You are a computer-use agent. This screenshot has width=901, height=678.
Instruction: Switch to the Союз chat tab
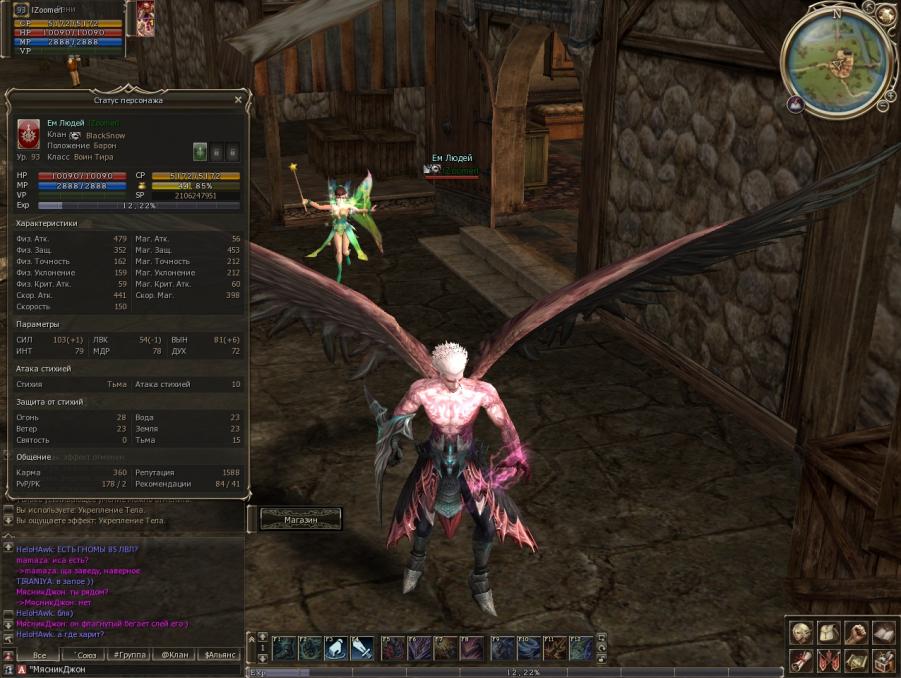[x=84, y=655]
